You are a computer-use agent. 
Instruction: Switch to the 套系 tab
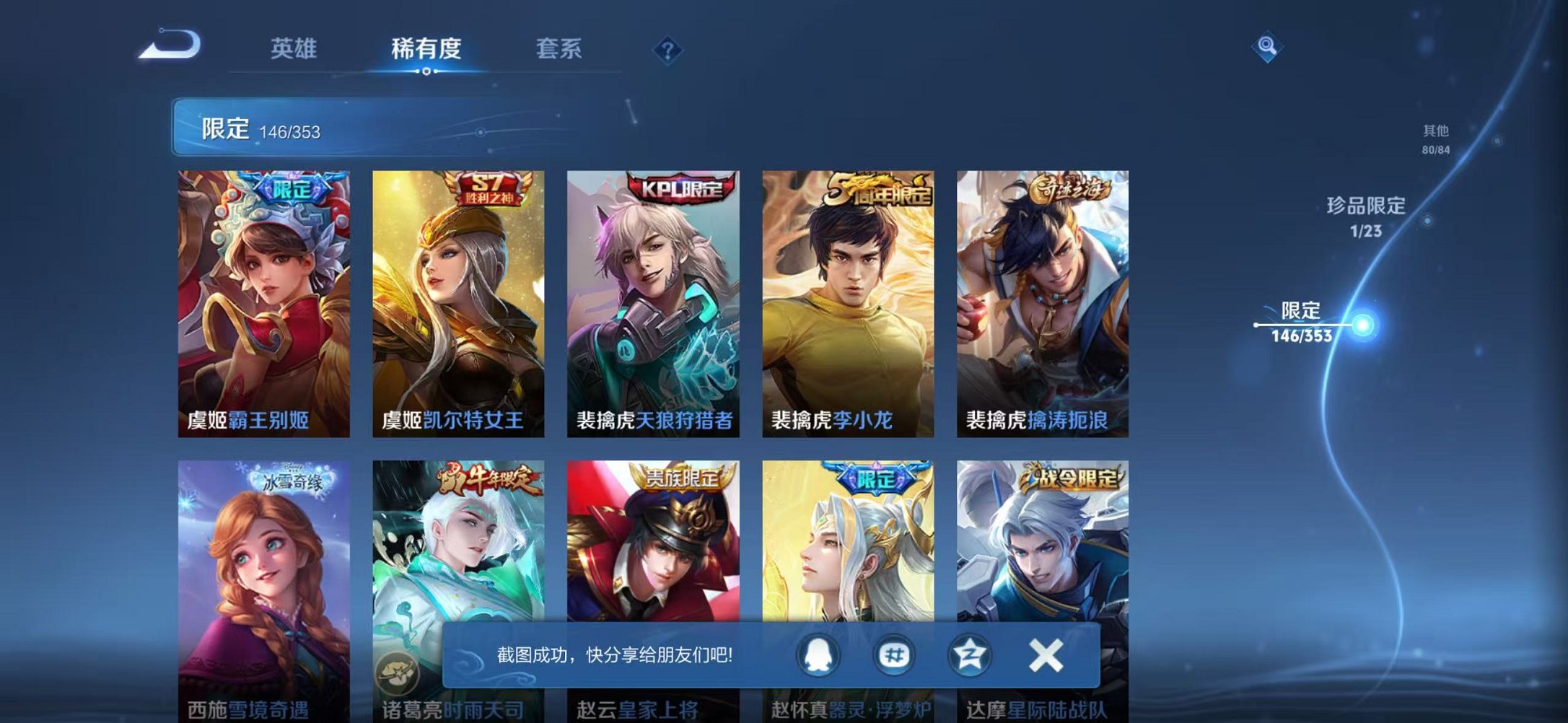pyautogui.click(x=559, y=48)
